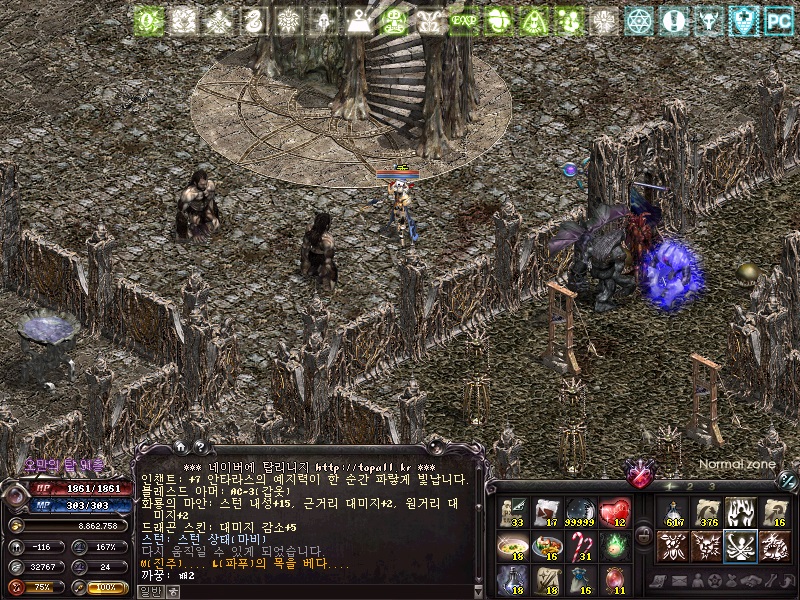Use the red heart item slot

click(614, 512)
